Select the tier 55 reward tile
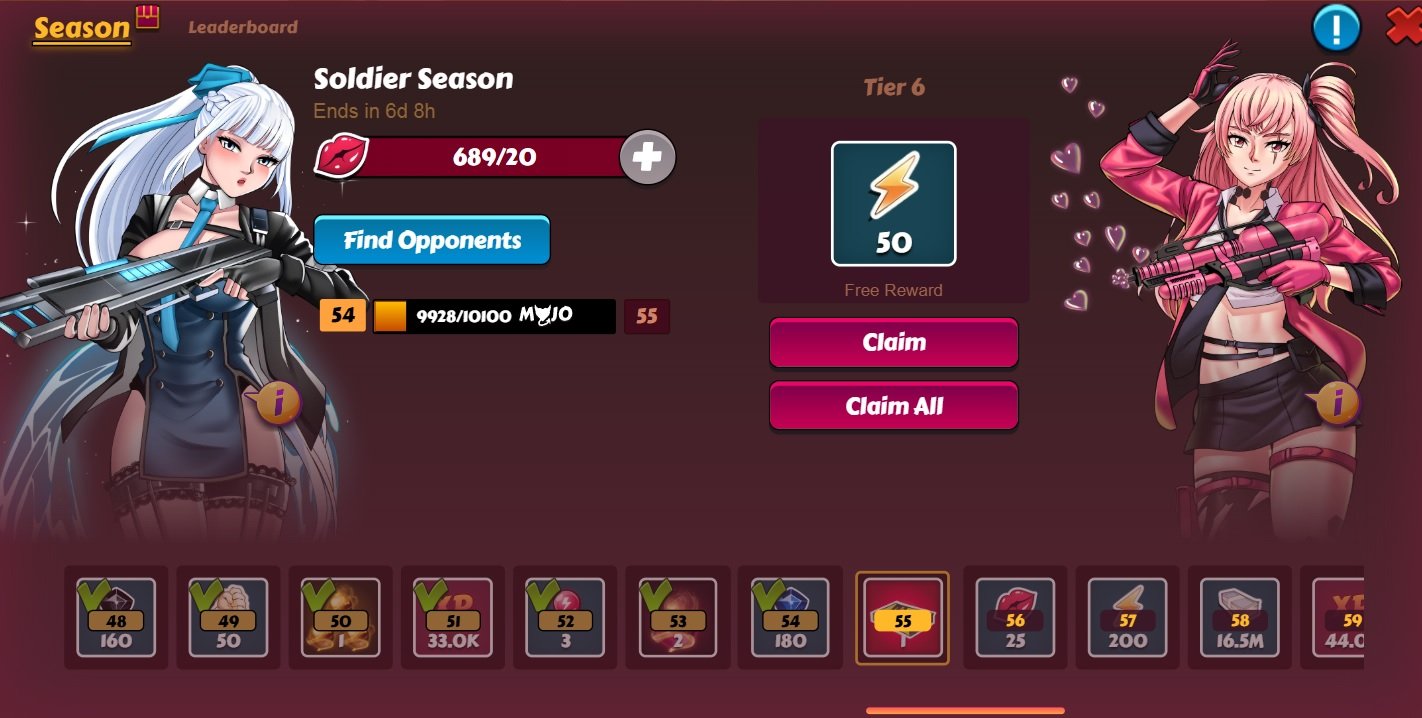1422x718 pixels. point(902,618)
